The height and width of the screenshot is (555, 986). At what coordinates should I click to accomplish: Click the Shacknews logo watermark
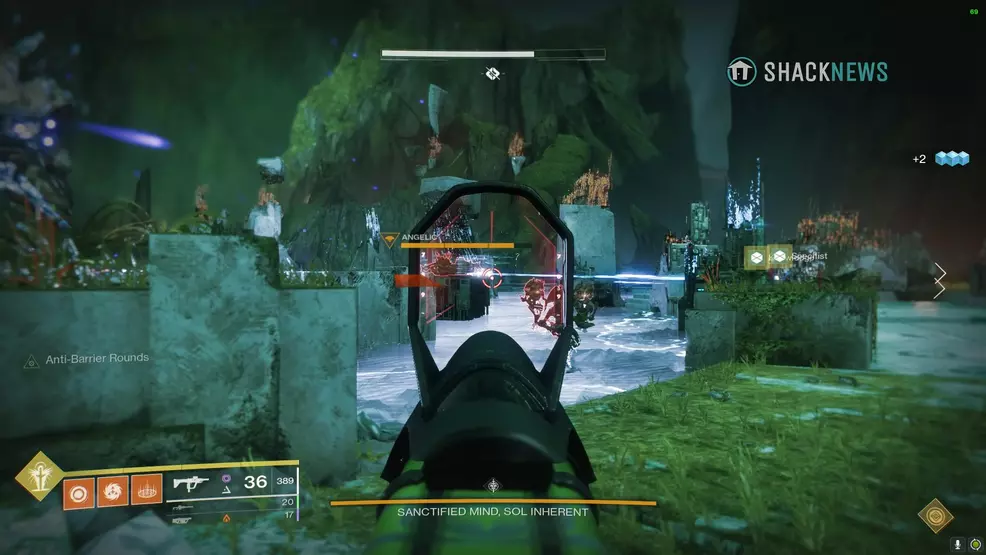808,71
